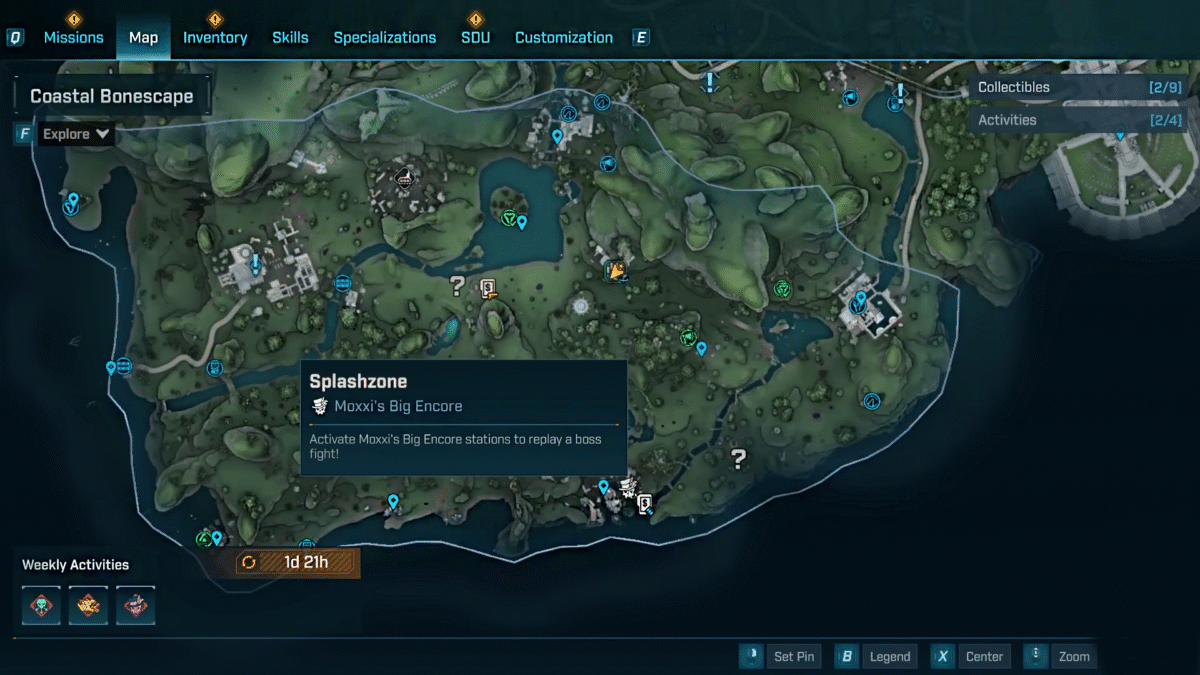Image resolution: width=1200 pixels, height=675 pixels.
Task: Open the Inventory tab
Action: point(215,37)
